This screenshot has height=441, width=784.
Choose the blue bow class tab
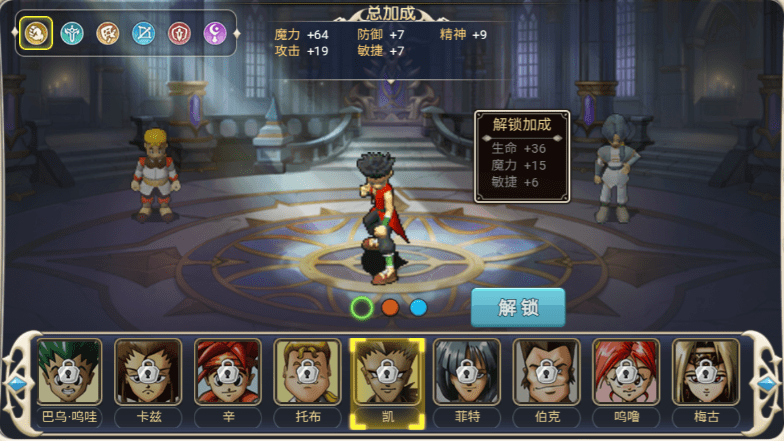(144, 34)
